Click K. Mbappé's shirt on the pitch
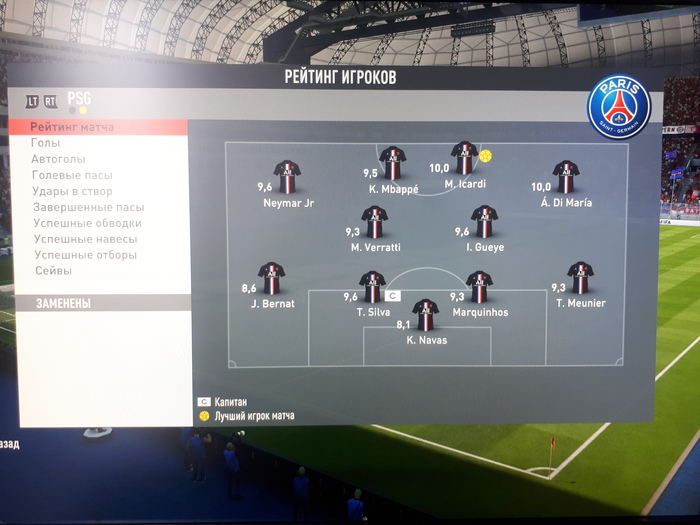The width and height of the screenshot is (700, 525). [392, 163]
